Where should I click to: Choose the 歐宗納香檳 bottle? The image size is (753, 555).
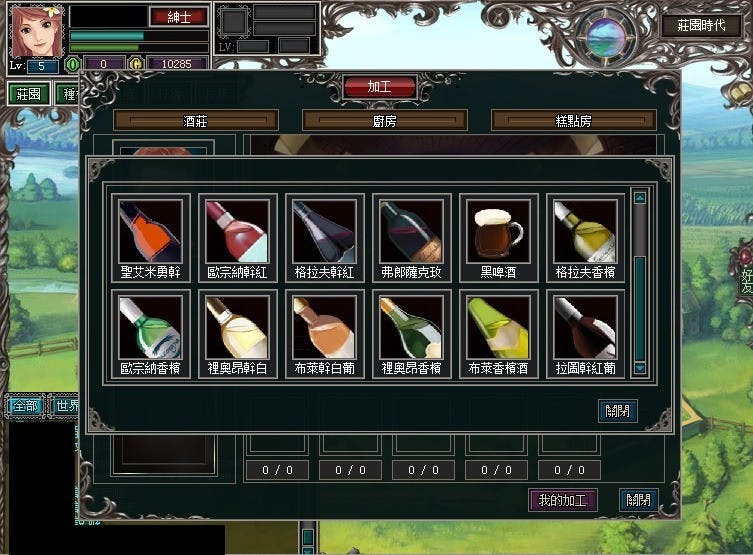pos(149,327)
